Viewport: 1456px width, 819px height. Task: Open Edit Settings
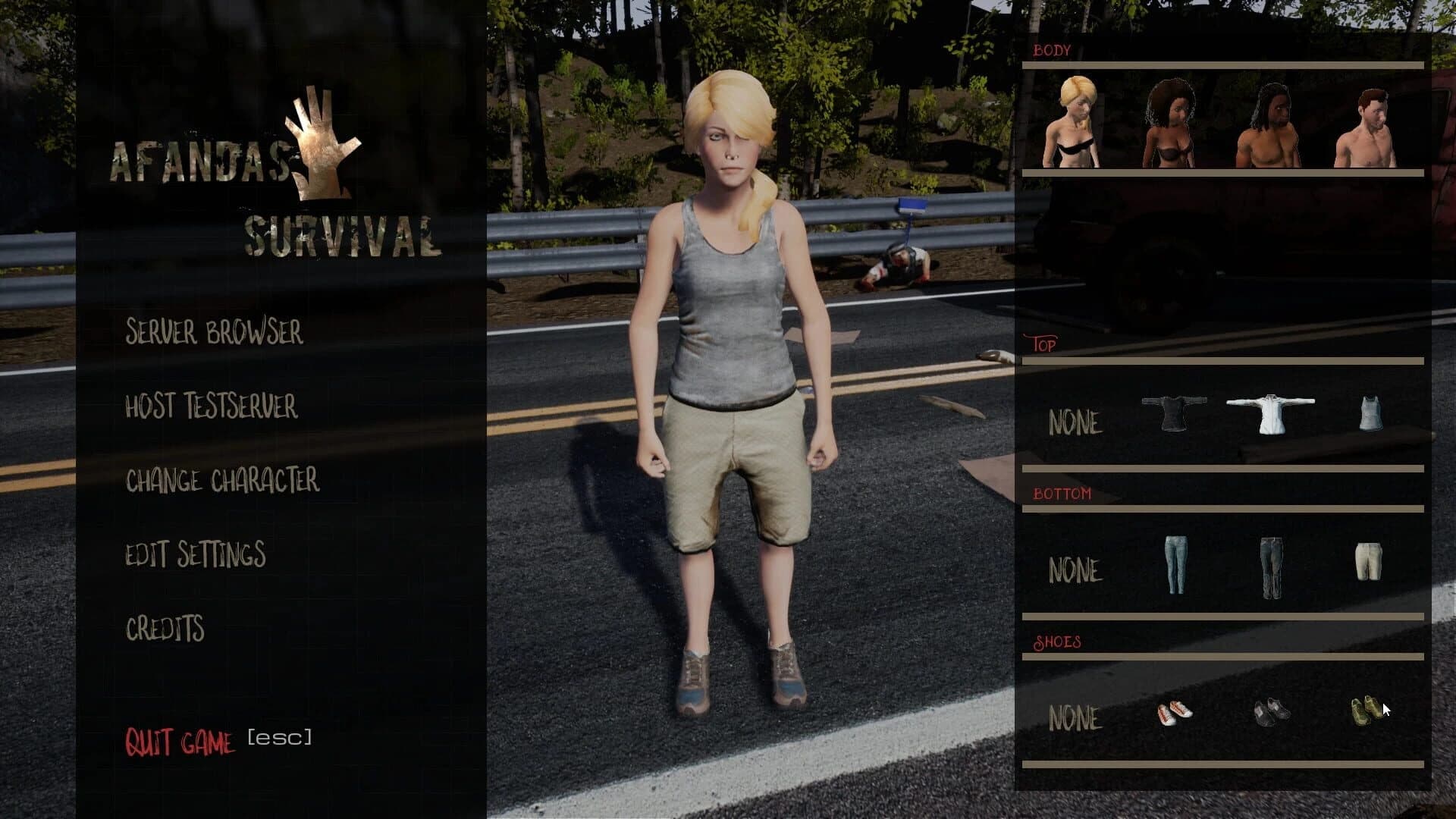pos(196,554)
